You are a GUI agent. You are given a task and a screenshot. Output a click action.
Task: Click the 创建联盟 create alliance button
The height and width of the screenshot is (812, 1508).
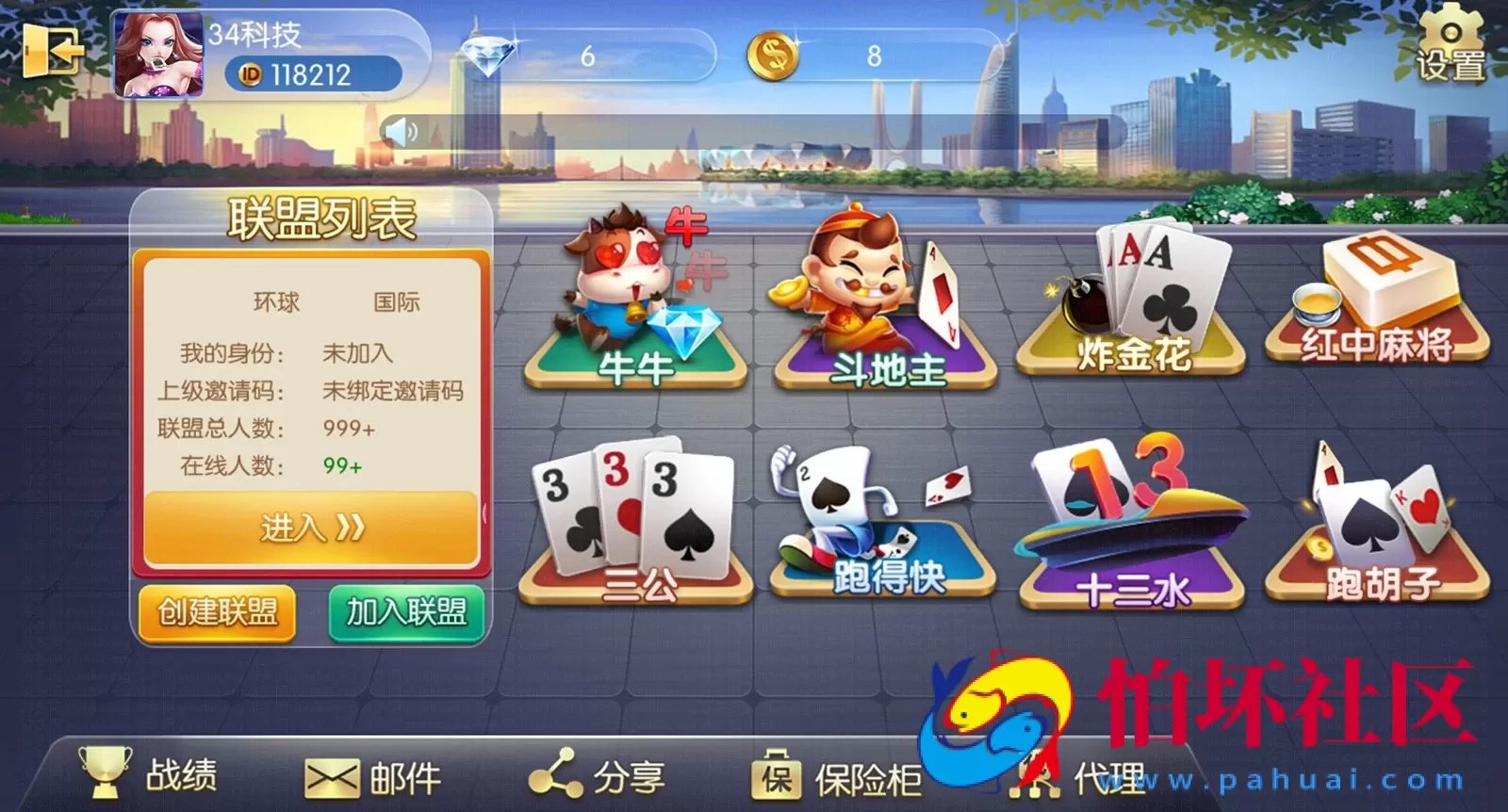pyautogui.click(x=216, y=613)
